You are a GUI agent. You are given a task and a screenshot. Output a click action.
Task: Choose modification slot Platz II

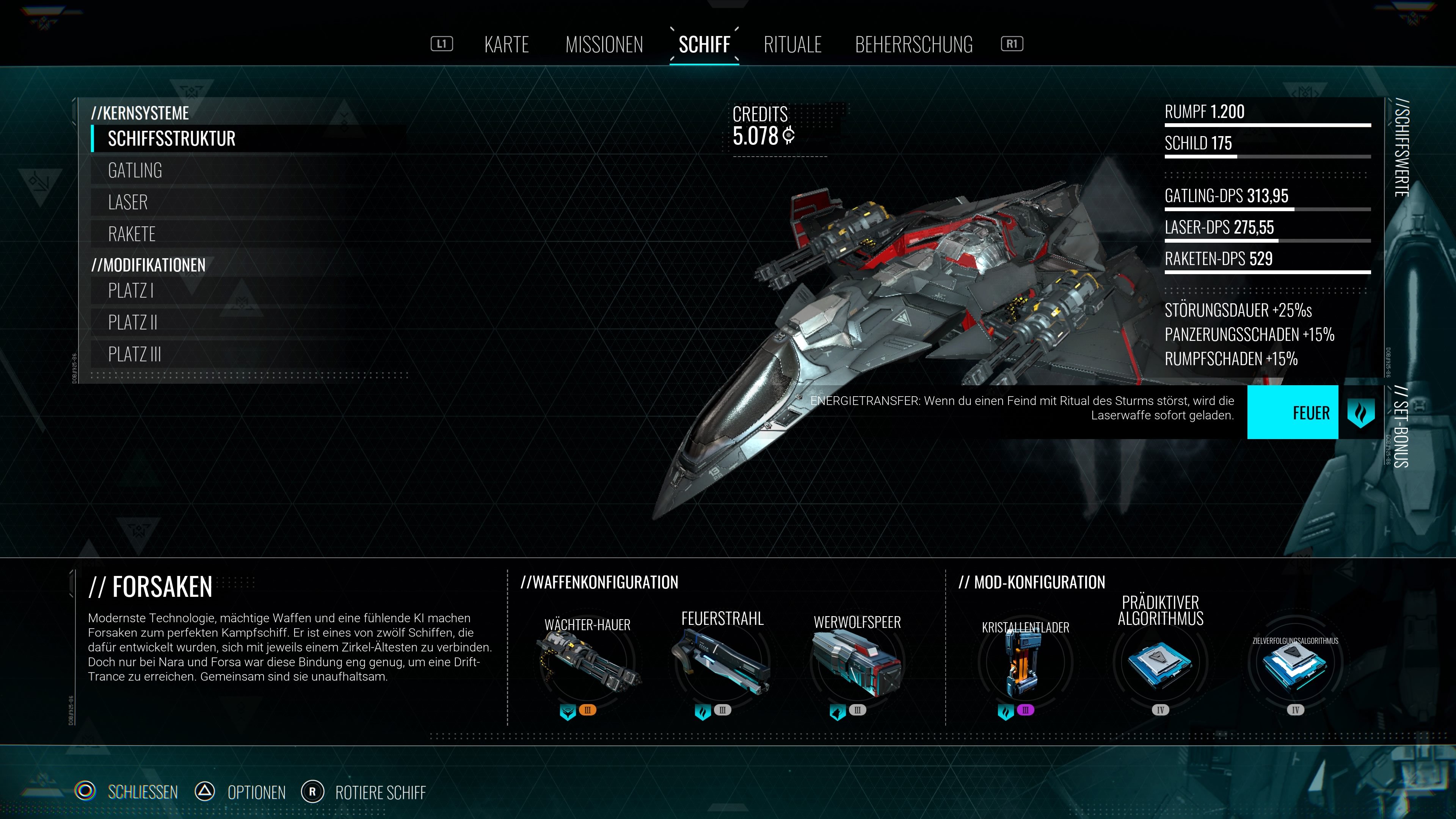[x=133, y=323]
